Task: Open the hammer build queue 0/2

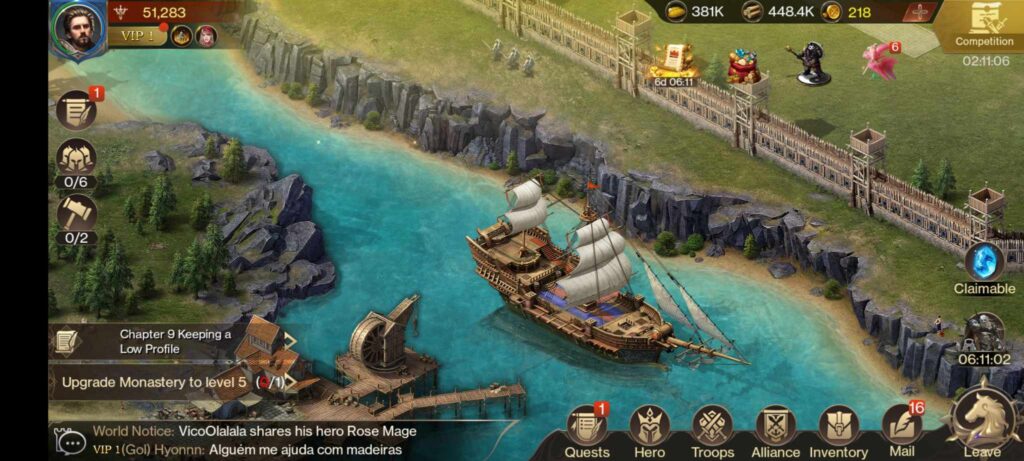Action: [76, 215]
